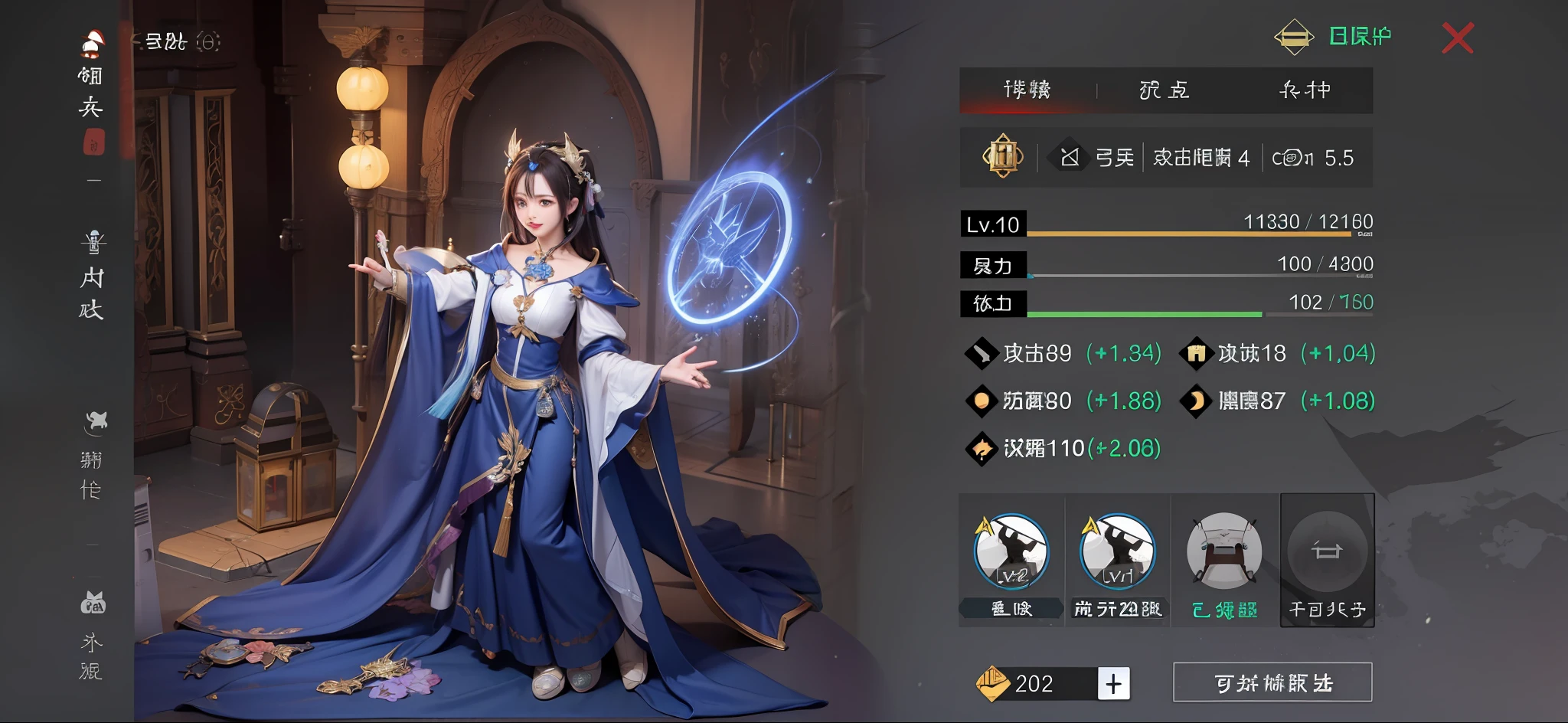
Task: Select the lantern figure sidebar entry
Action: coord(93,274)
